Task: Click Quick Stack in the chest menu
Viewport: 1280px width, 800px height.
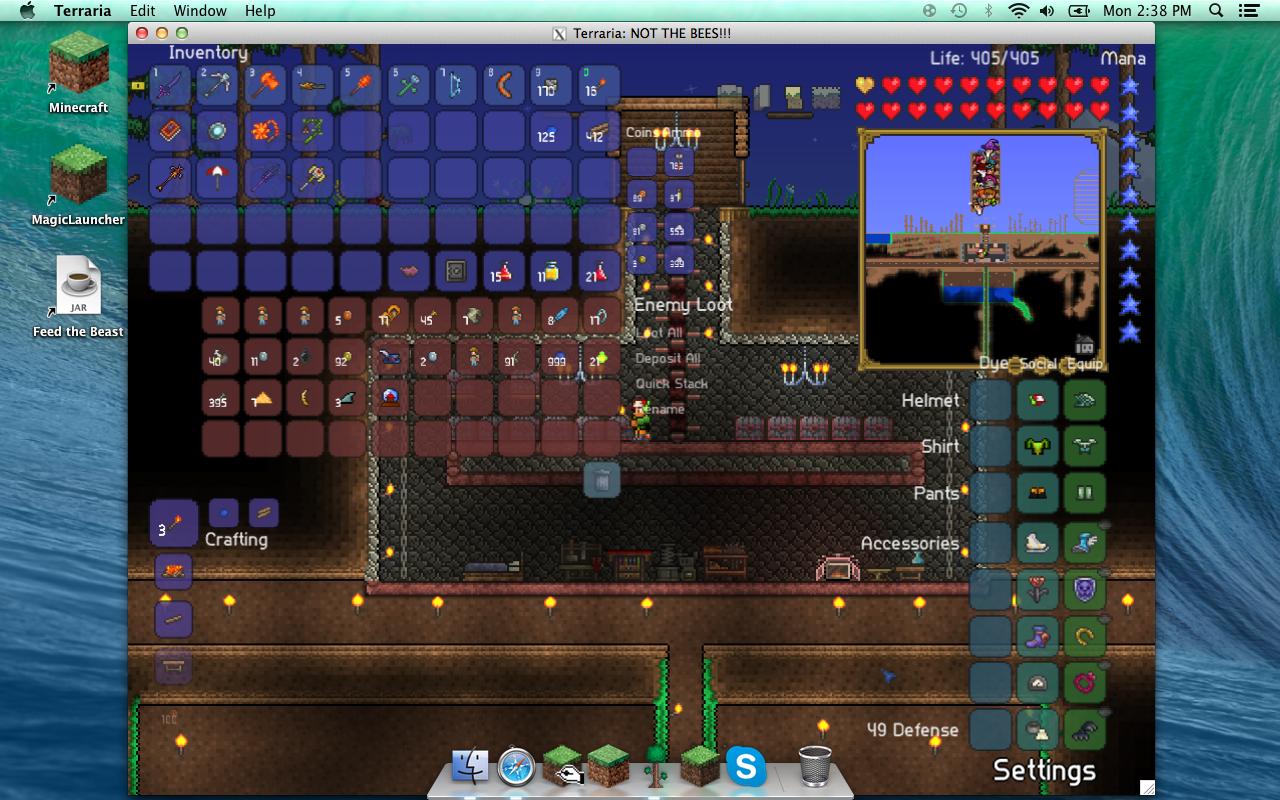Action: tap(672, 382)
